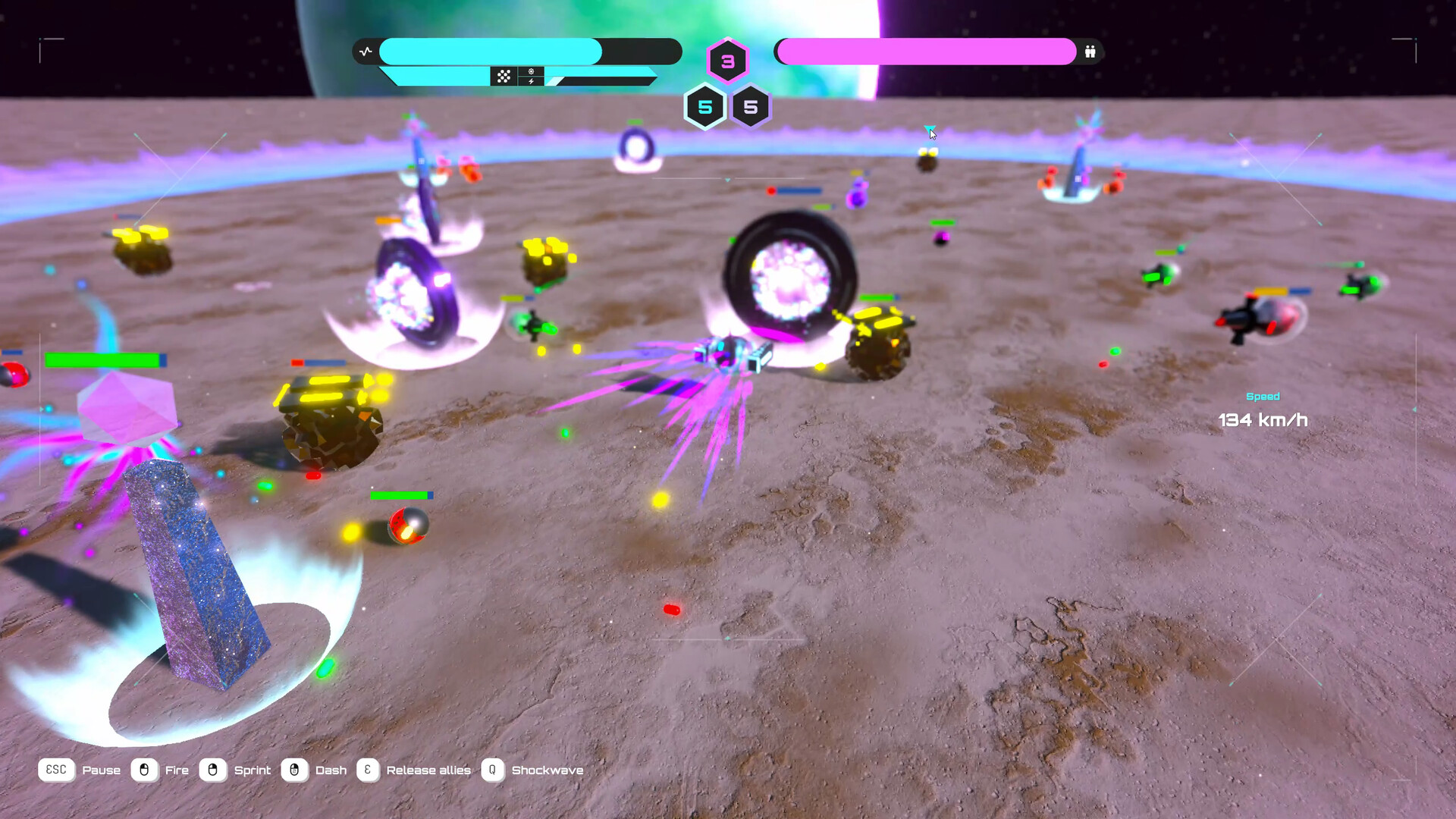Expand the gear icon above the lightning bolt
Viewport: 1456px width, 819px height.
coord(531,71)
